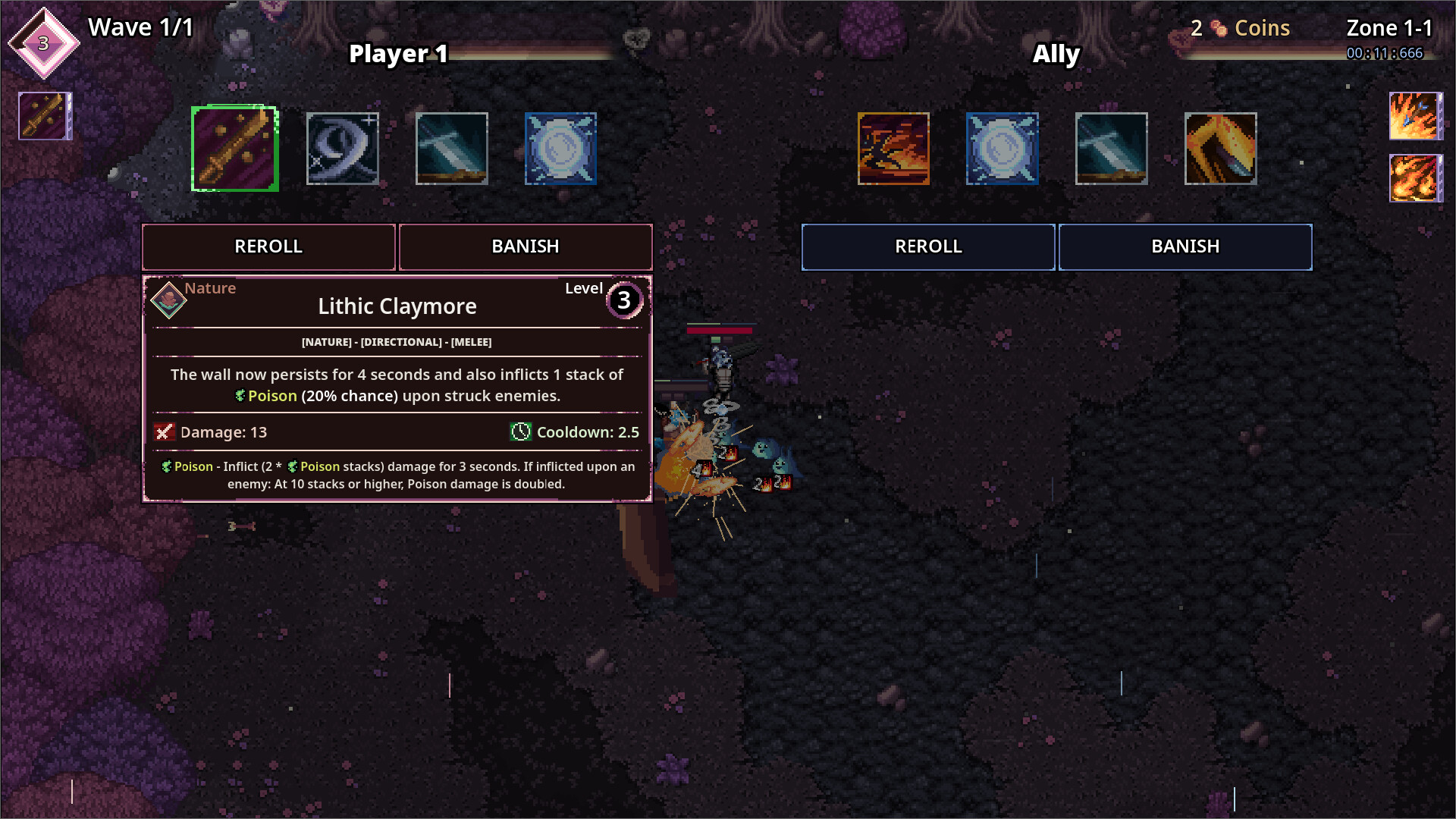
Task: Choose Player 1's crescent slash upgrade
Action: [343, 149]
